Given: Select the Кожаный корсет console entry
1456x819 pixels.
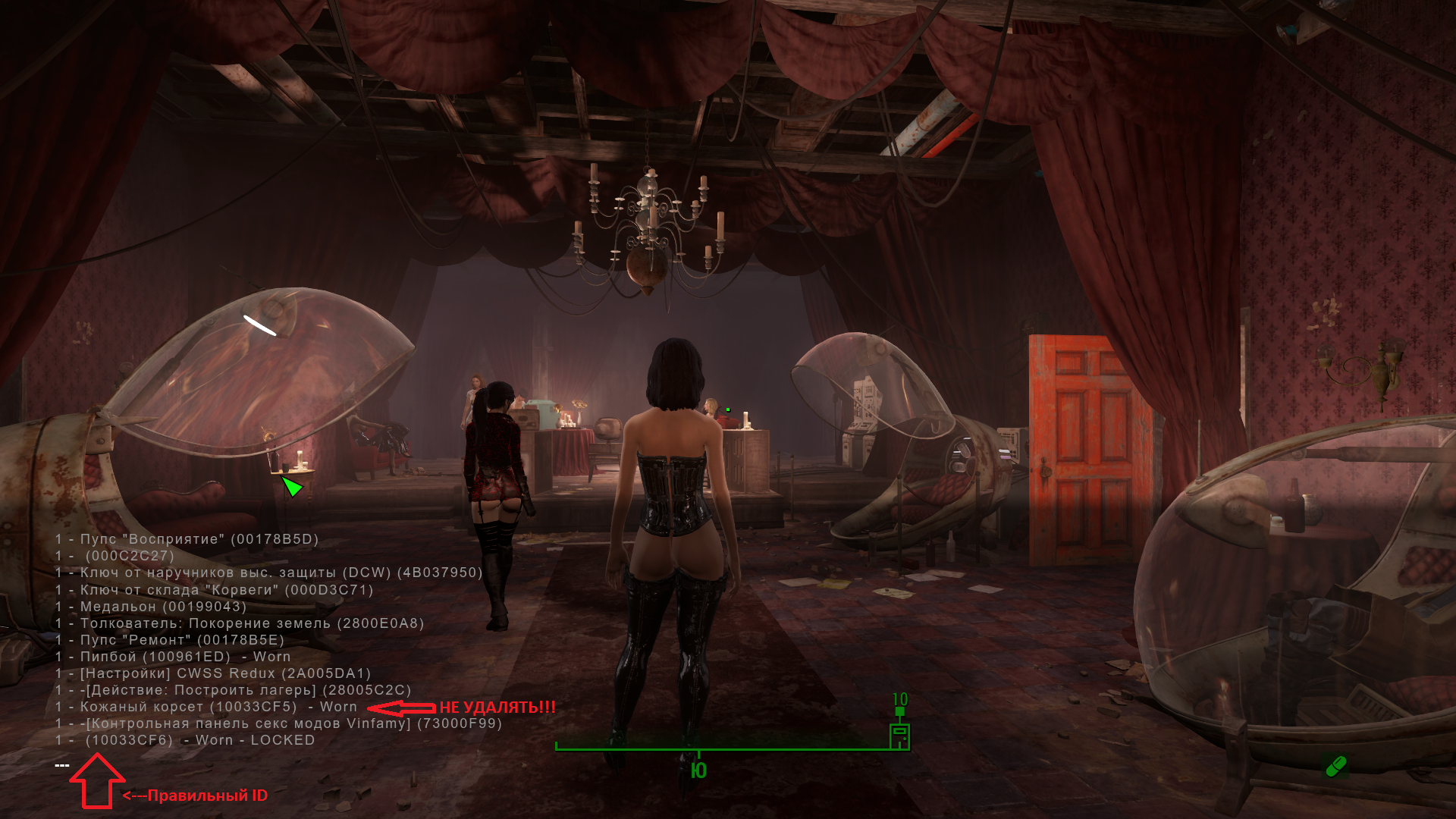Looking at the screenshot, I should [206, 707].
